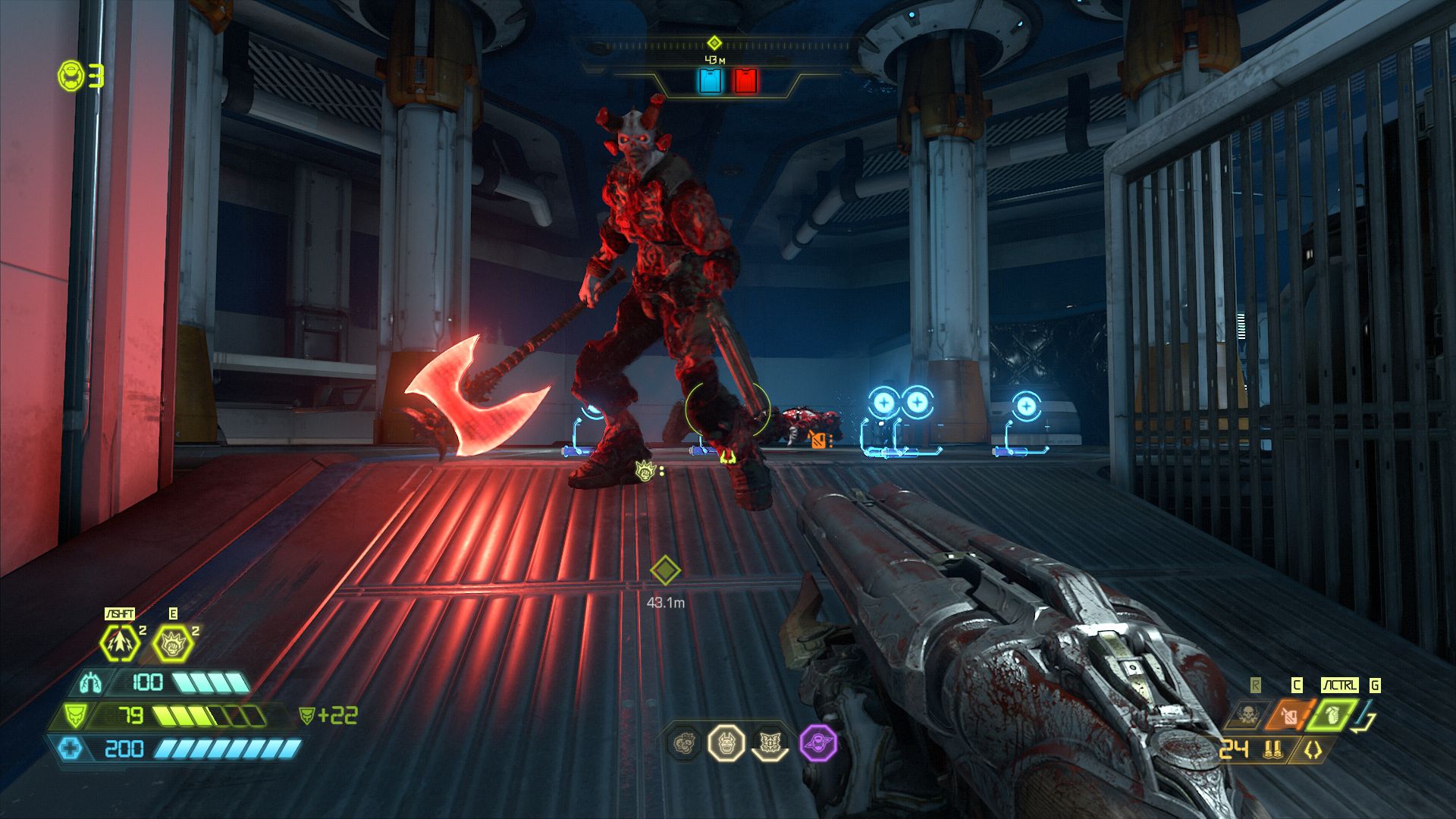The width and height of the screenshot is (1456, 819).
Task: Click the three-skulls rune icon
Action: (x=685, y=743)
